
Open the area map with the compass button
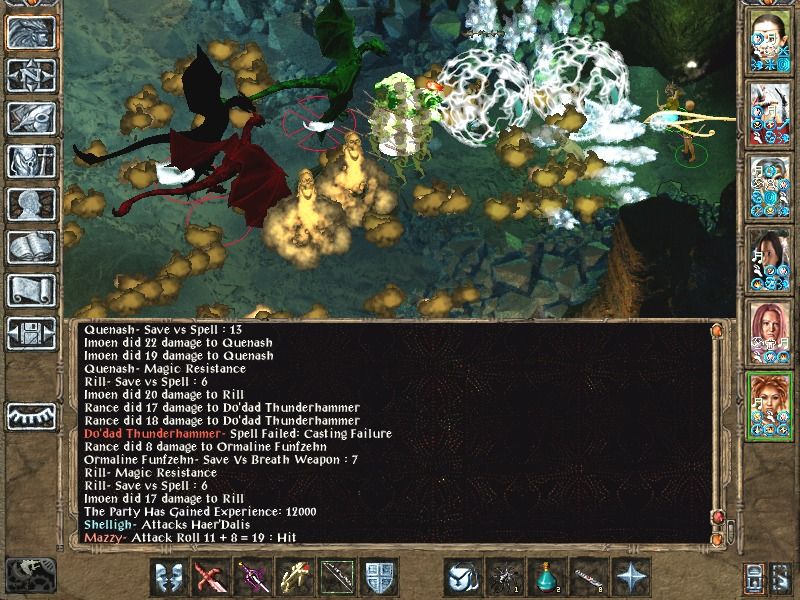click(30, 74)
